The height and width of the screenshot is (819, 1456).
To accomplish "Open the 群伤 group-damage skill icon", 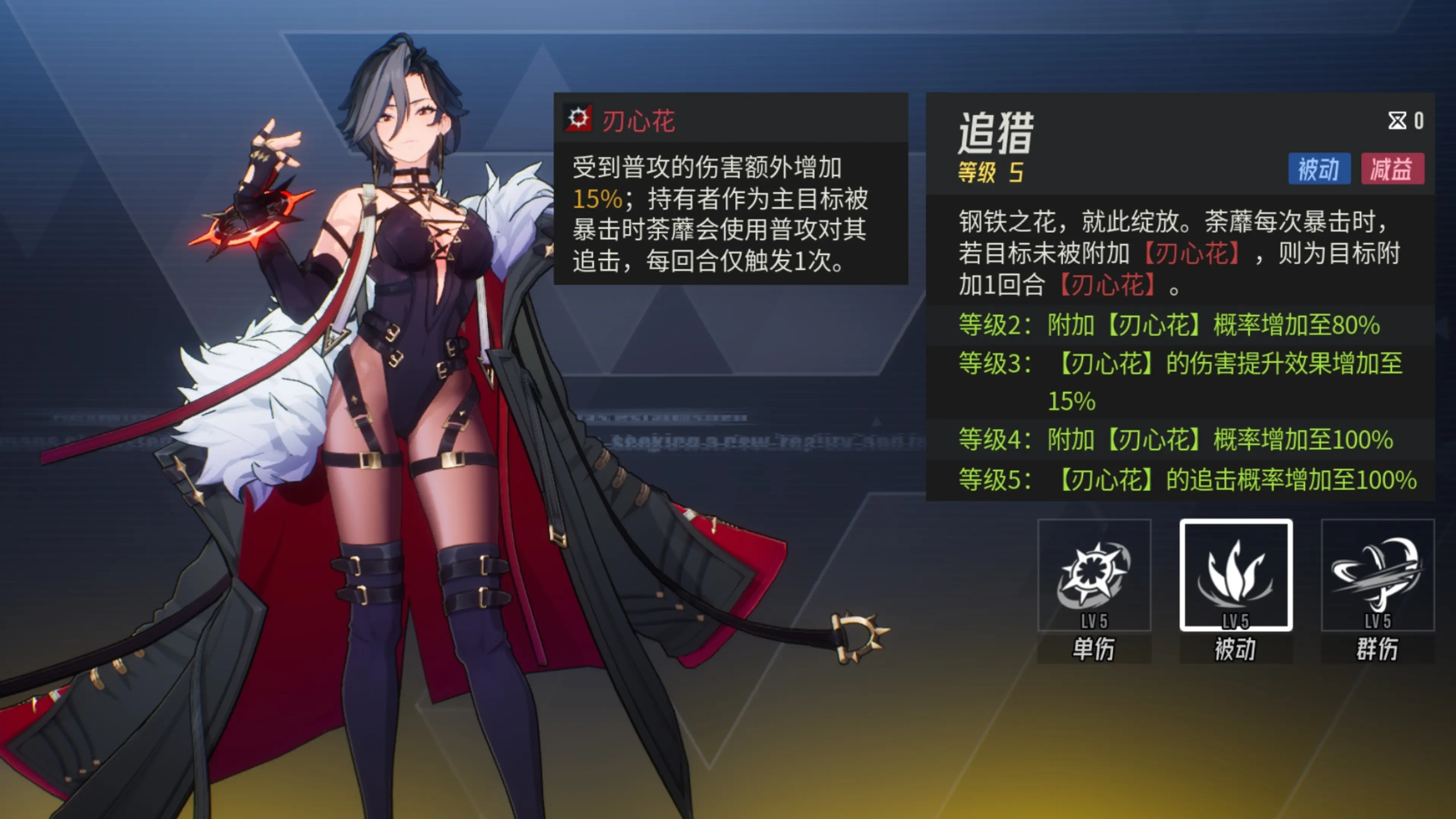I will coord(1378,576).
